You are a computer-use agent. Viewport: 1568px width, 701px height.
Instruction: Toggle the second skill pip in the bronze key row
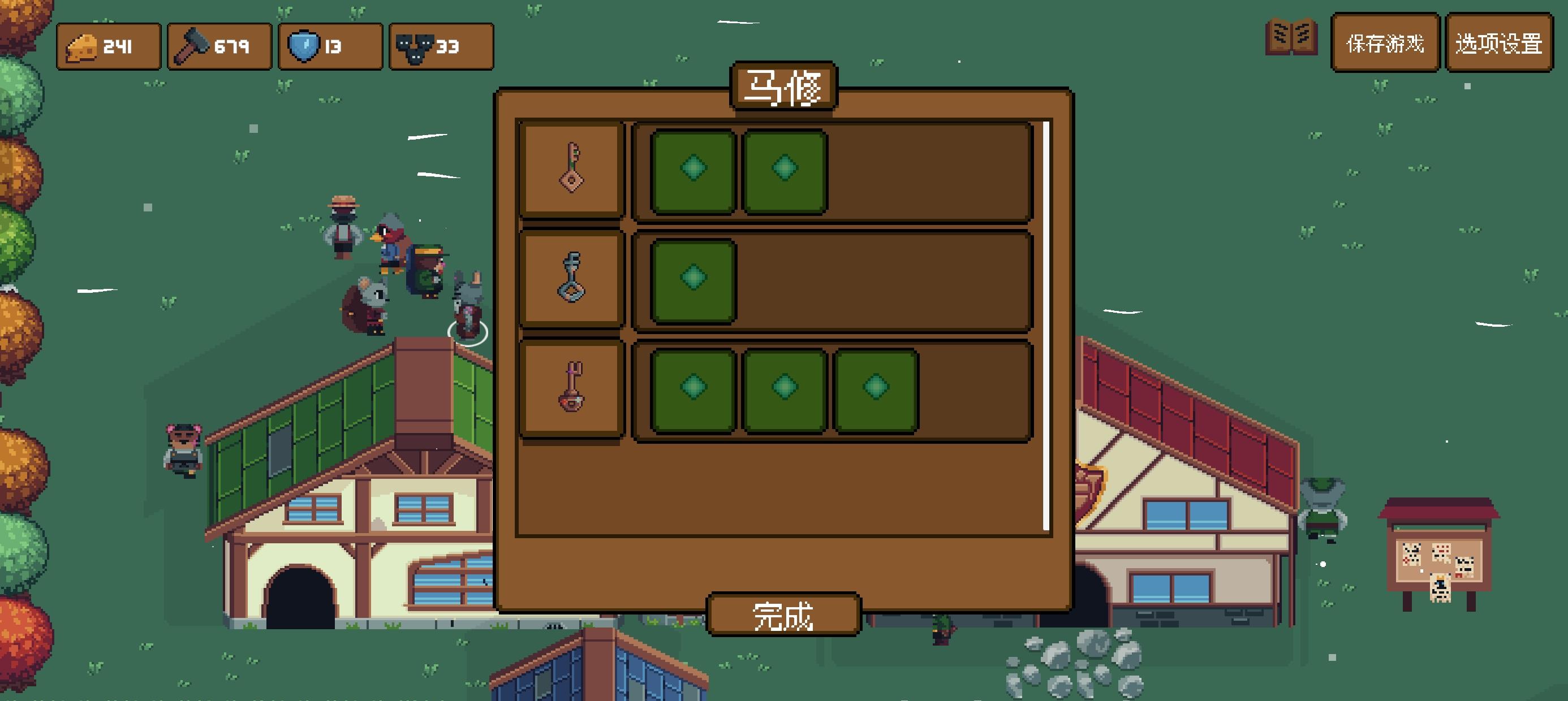[785, 168]
